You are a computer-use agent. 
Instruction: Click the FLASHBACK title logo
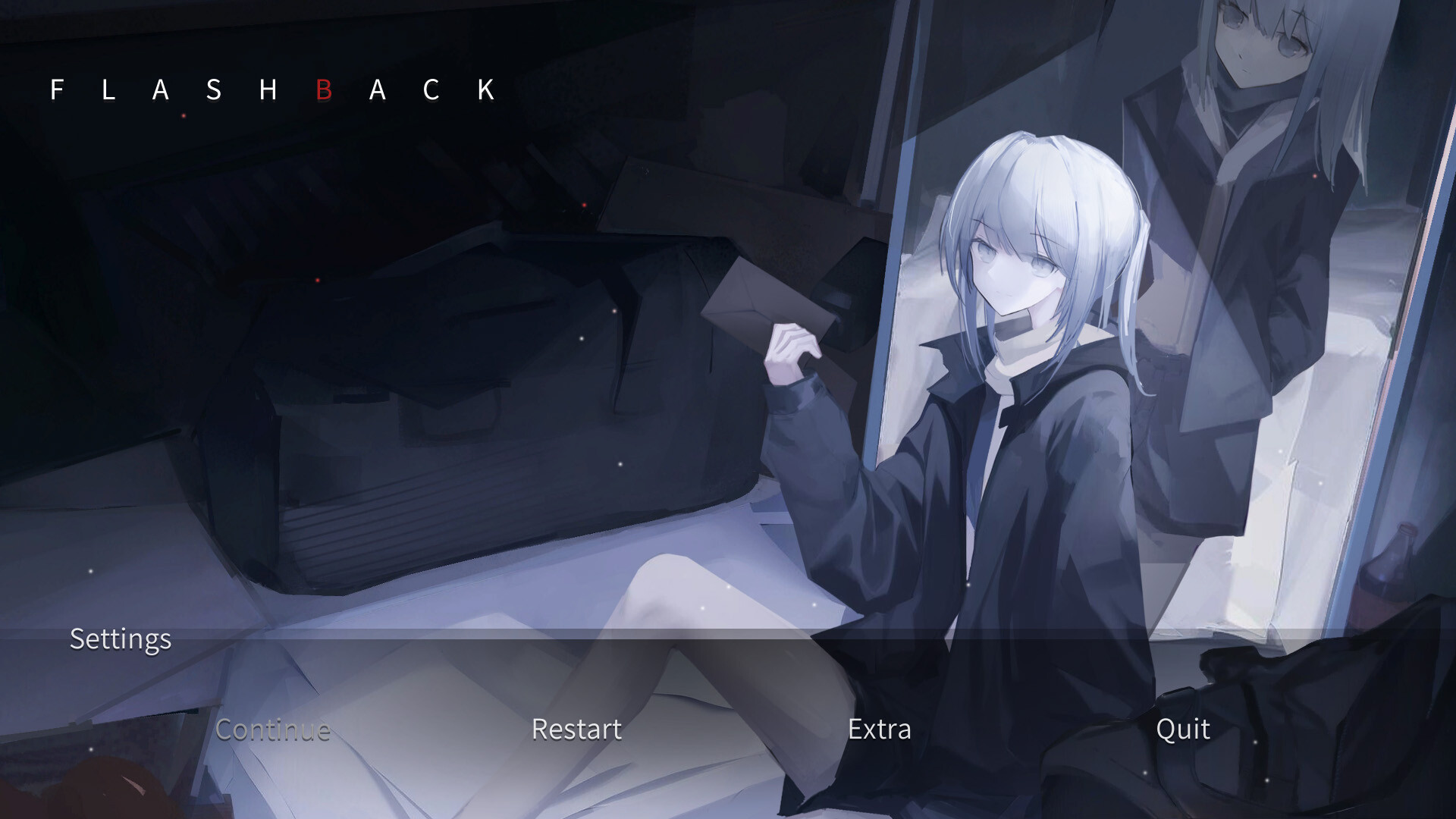point(271,90)
